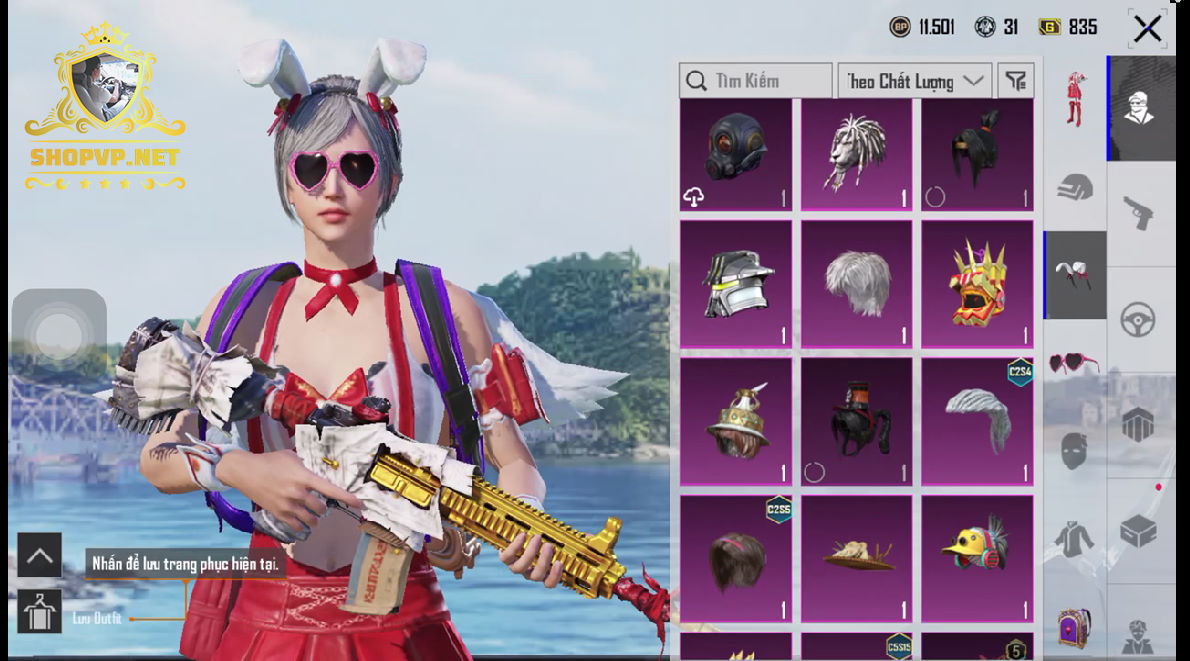Image resolution: width=1190 pixels, height=661 pixels.
Task: Choose the white lion dreadlocks hairstyle
Action: click(x=857, y=154)
